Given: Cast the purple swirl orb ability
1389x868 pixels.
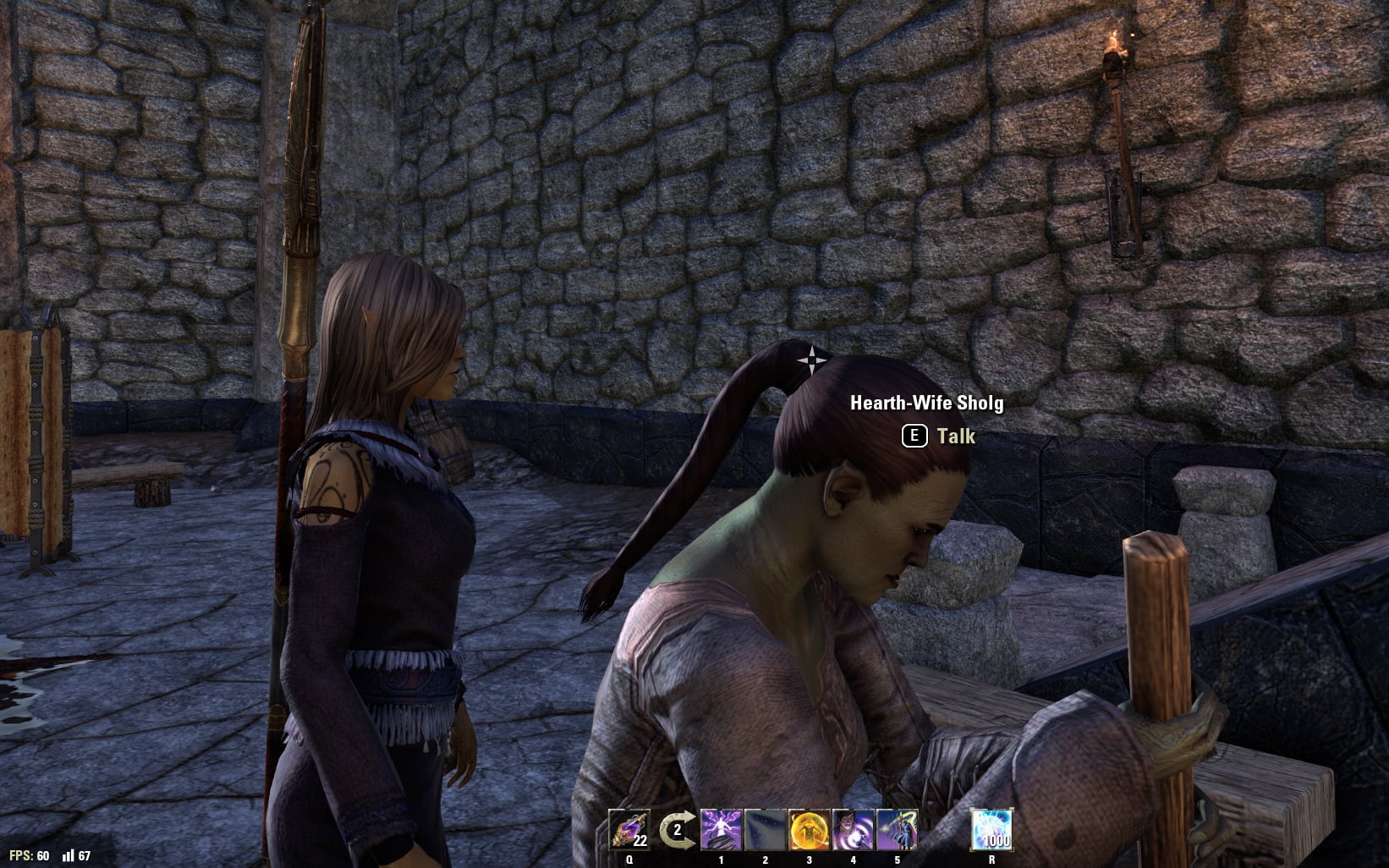Looking at the screenshot, I should tap(853, 830).
